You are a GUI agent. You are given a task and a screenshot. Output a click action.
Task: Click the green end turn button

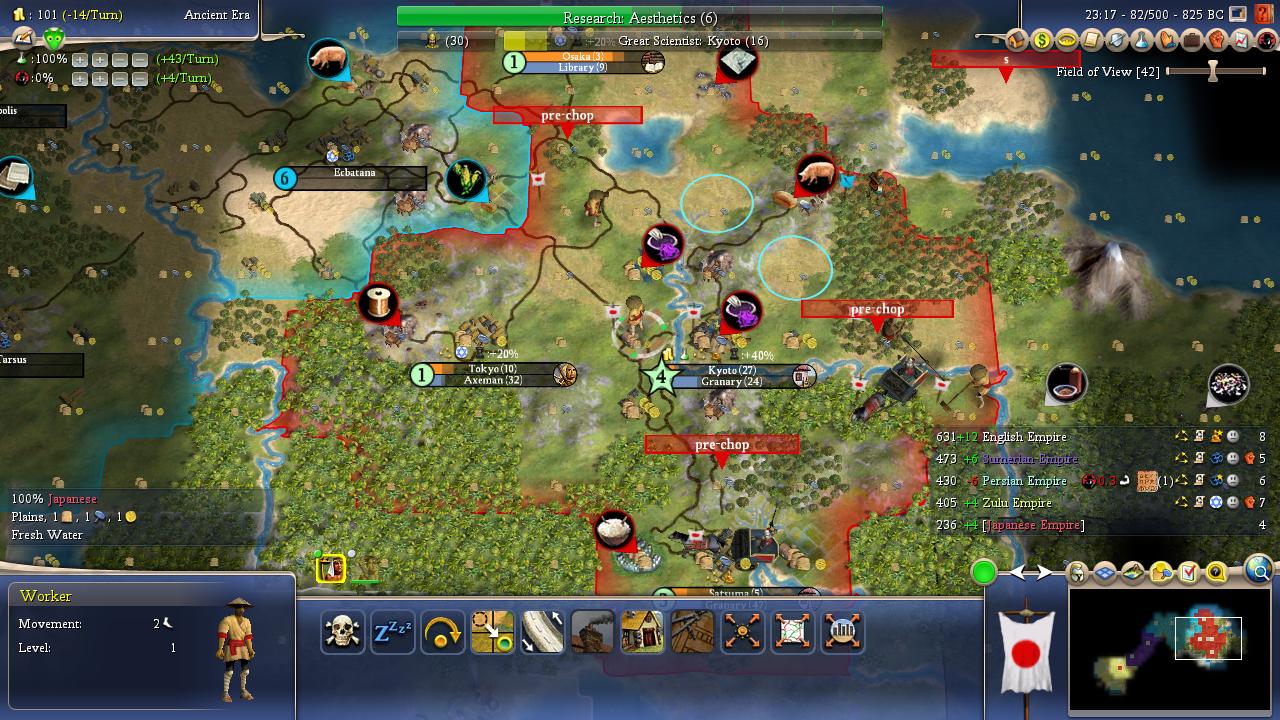coord(984,572)
